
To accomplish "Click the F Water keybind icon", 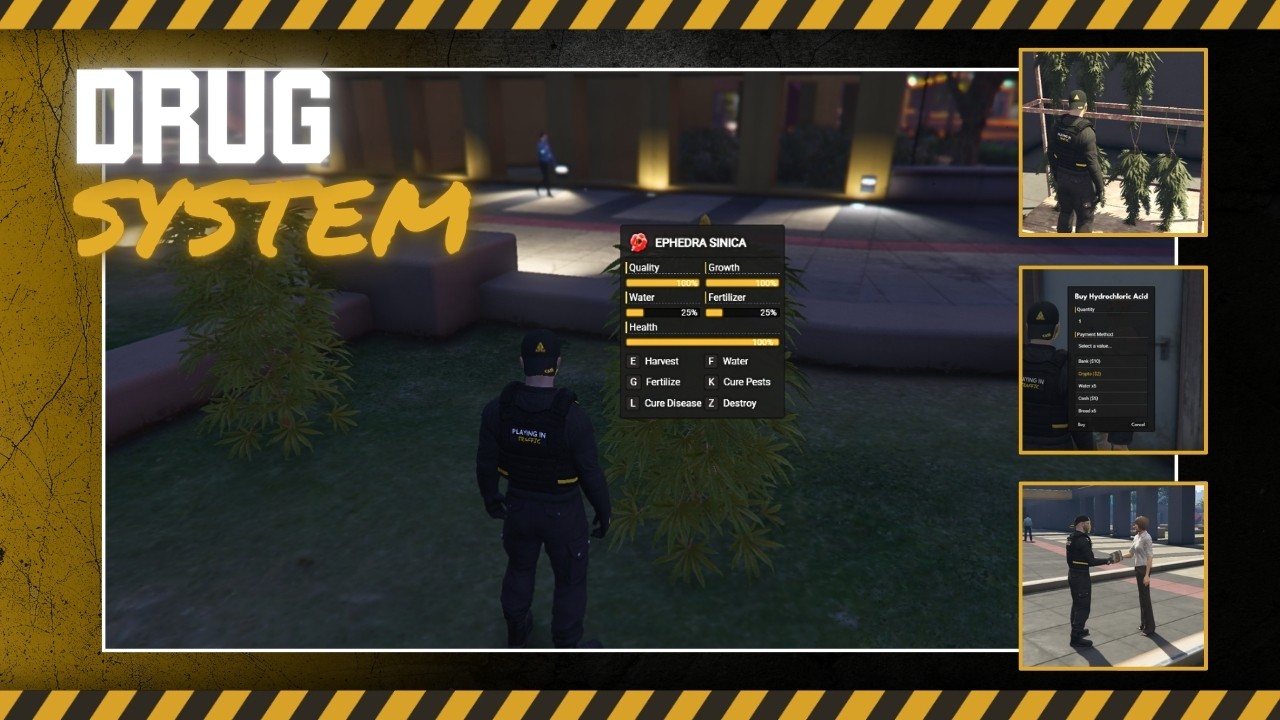I will point(711,361).
